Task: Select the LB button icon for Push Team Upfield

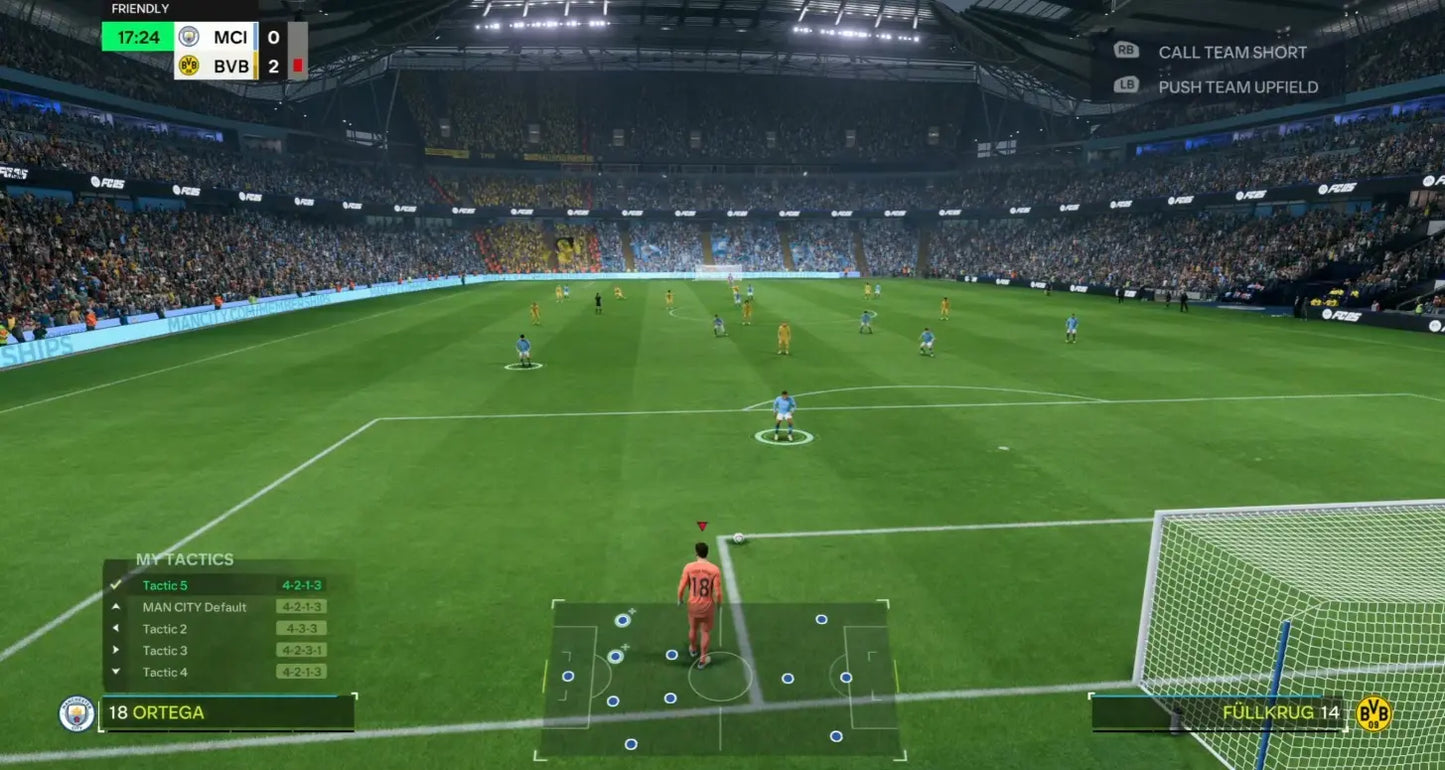Action: pos(1125,87)
